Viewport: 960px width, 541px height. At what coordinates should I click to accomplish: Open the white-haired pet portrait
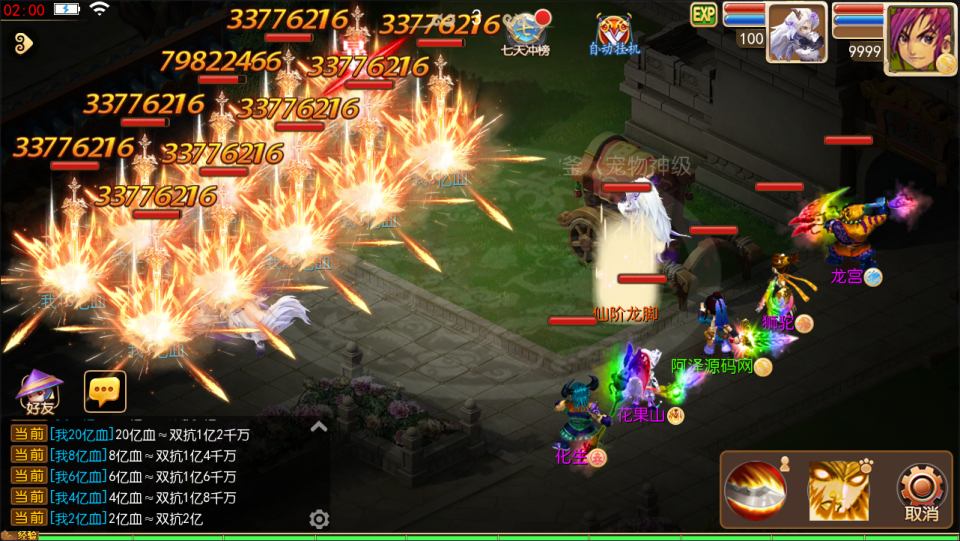[796, 32]
